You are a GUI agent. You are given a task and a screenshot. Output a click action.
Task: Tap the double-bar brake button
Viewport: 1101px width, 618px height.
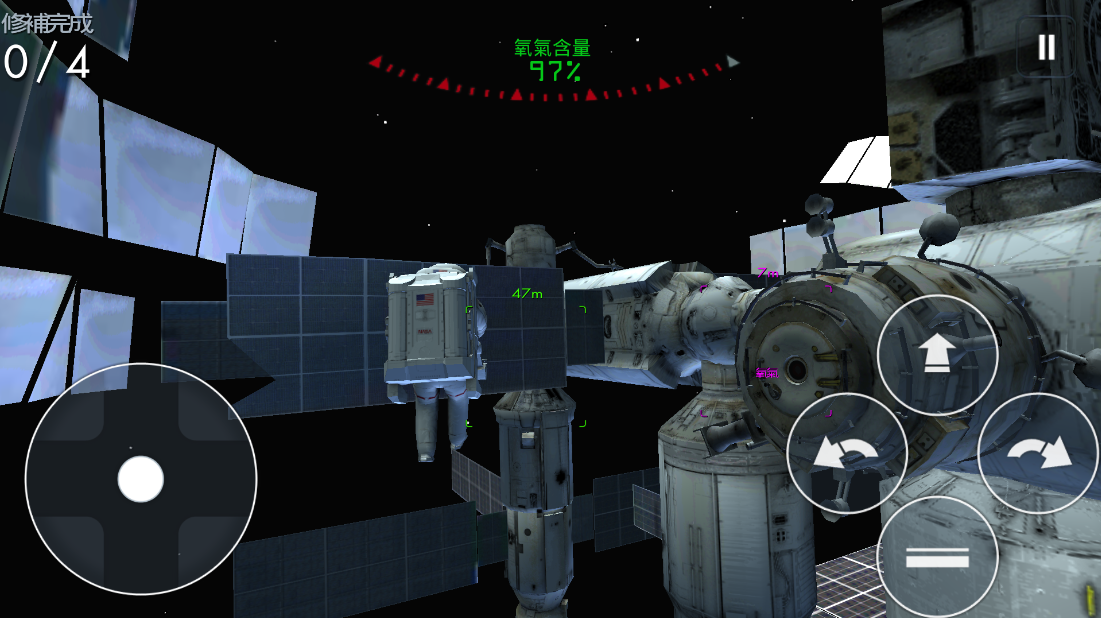937,557
